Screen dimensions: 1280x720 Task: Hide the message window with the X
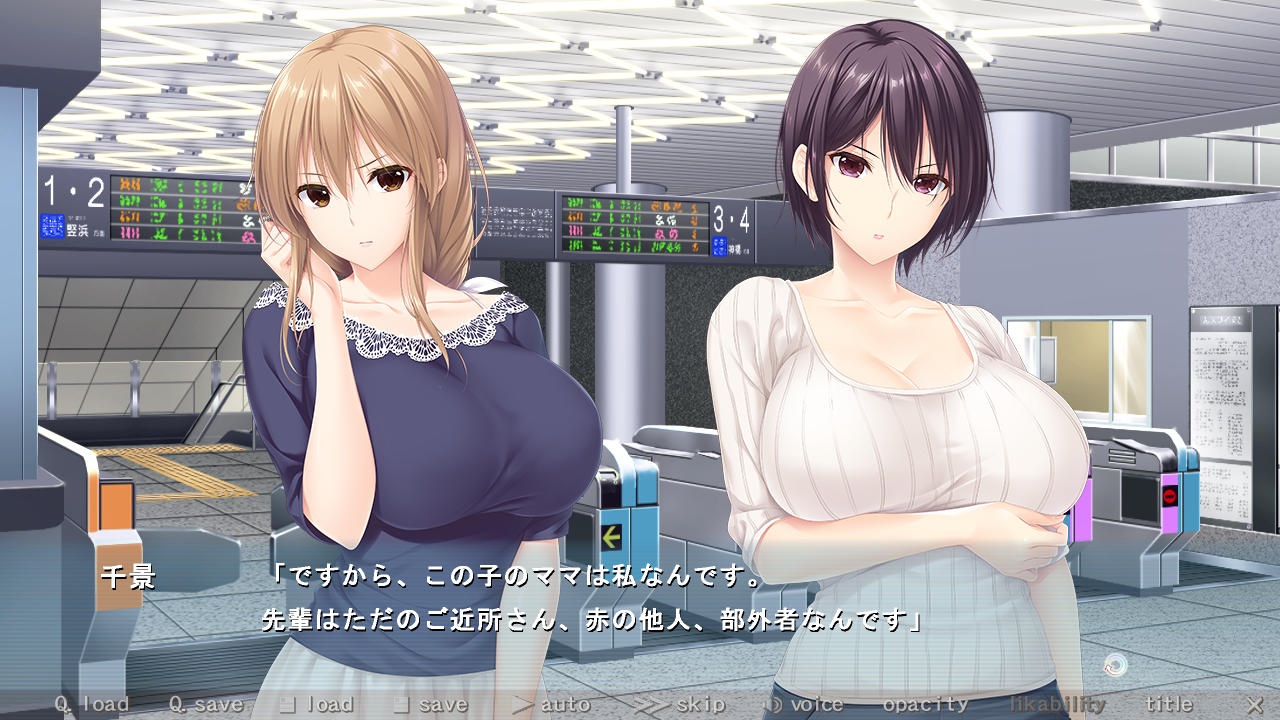(1254, 705)
